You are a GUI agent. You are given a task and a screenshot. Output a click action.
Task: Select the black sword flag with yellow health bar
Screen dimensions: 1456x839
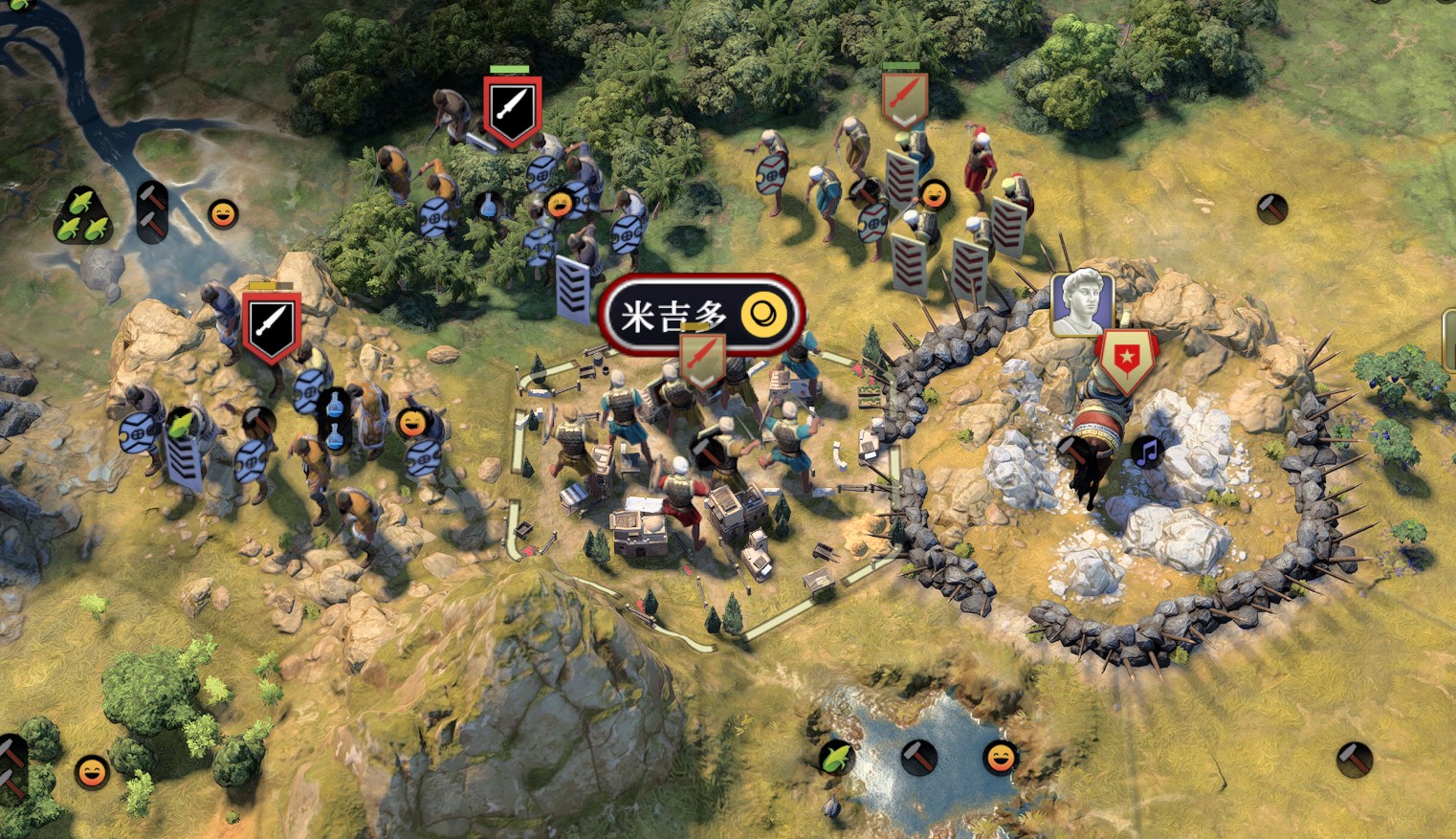[271, 325]
